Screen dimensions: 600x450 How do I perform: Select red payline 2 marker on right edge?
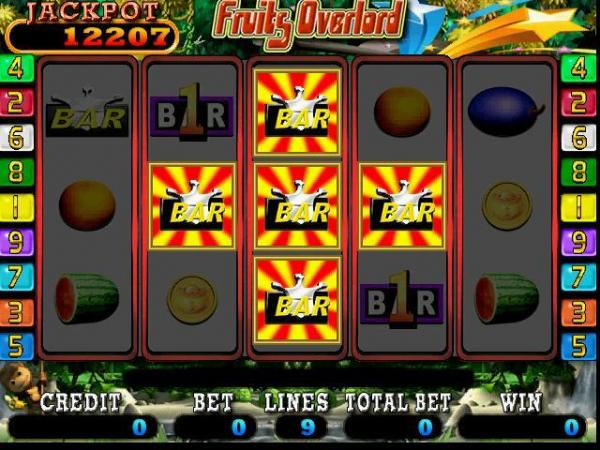578,103
